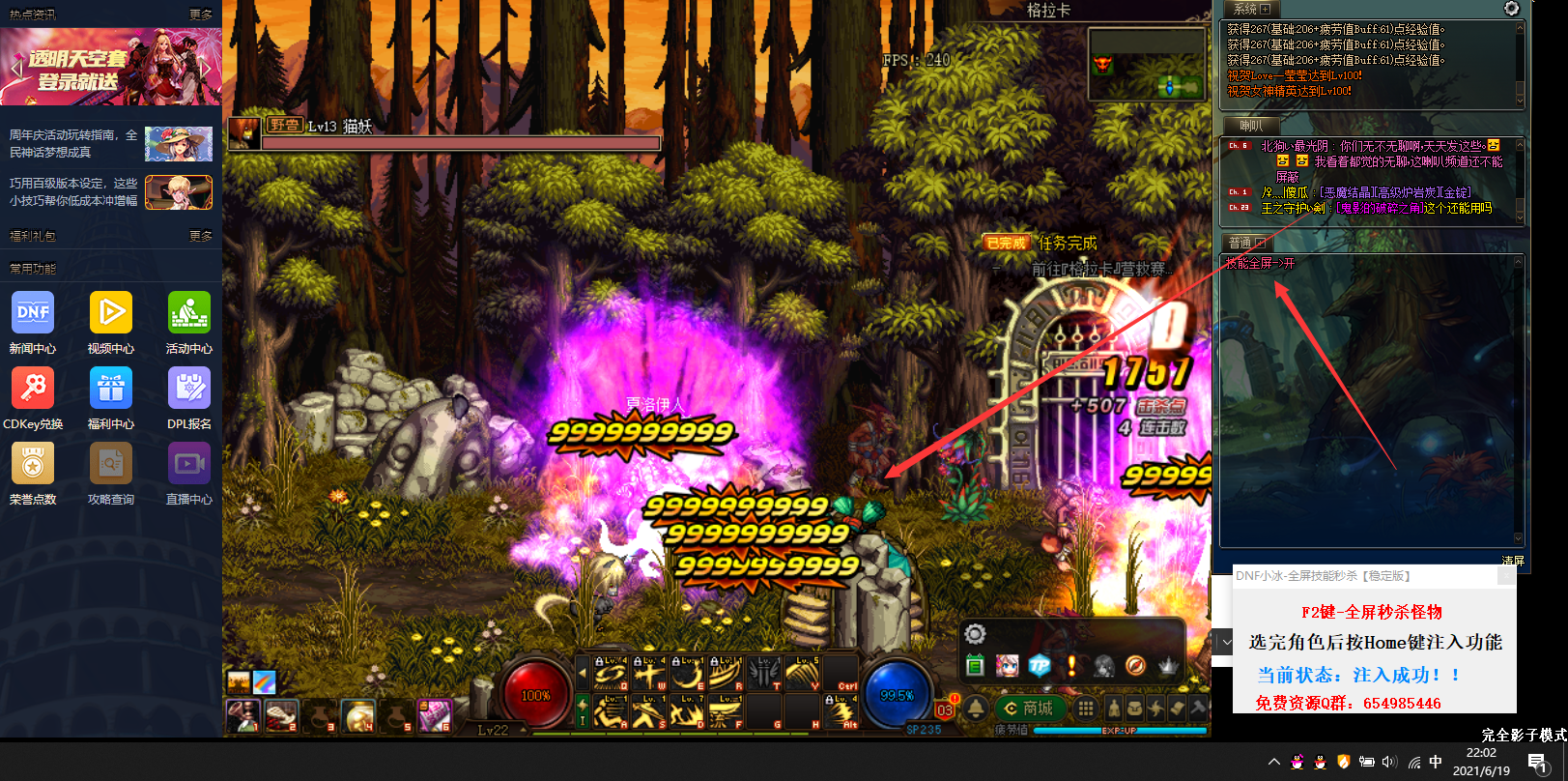1568x781 pixels.
Task: Click the dungeon minimap in the corner
Action: pyautogui.click(x=1147, y=64)
